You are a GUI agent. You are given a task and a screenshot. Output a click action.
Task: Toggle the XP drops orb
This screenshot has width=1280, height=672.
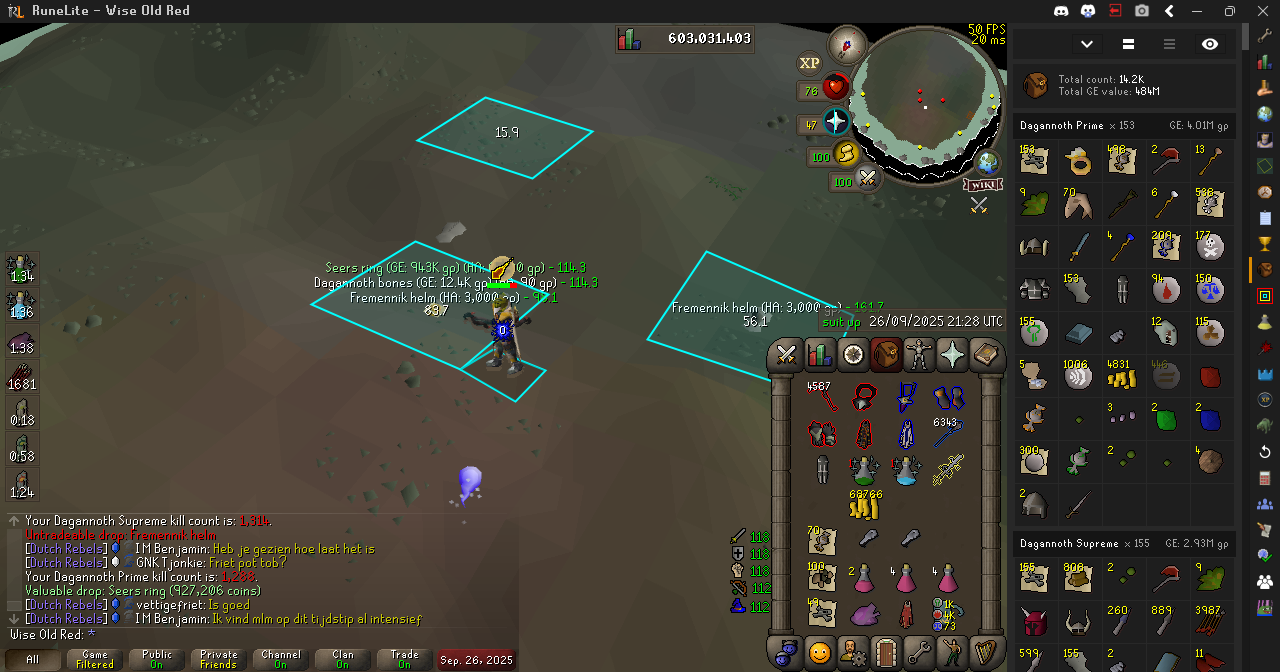tap(809, 63)
